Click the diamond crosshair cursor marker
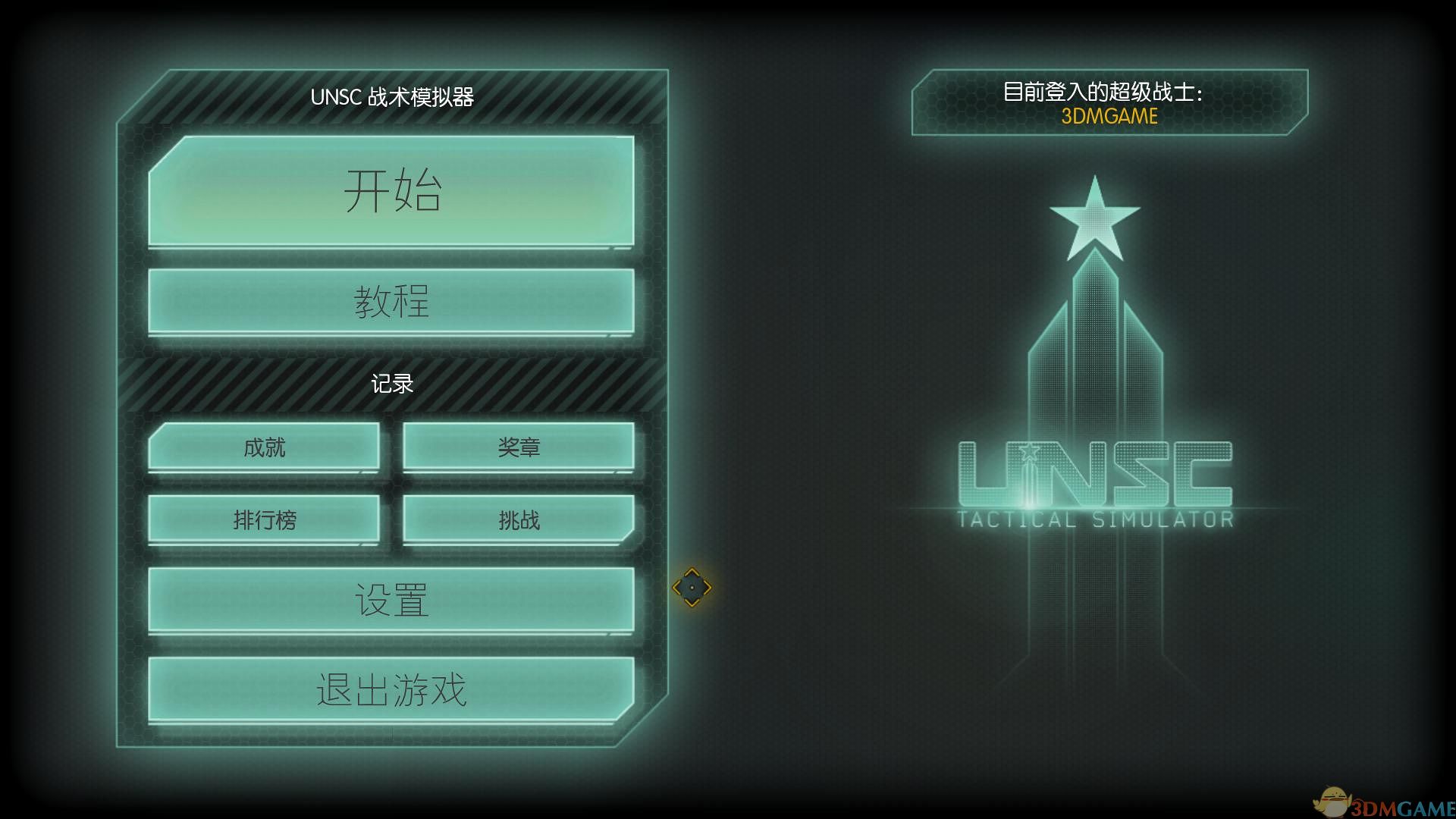Viewport: 1456px width, 819px height. (x=692, y=586)
